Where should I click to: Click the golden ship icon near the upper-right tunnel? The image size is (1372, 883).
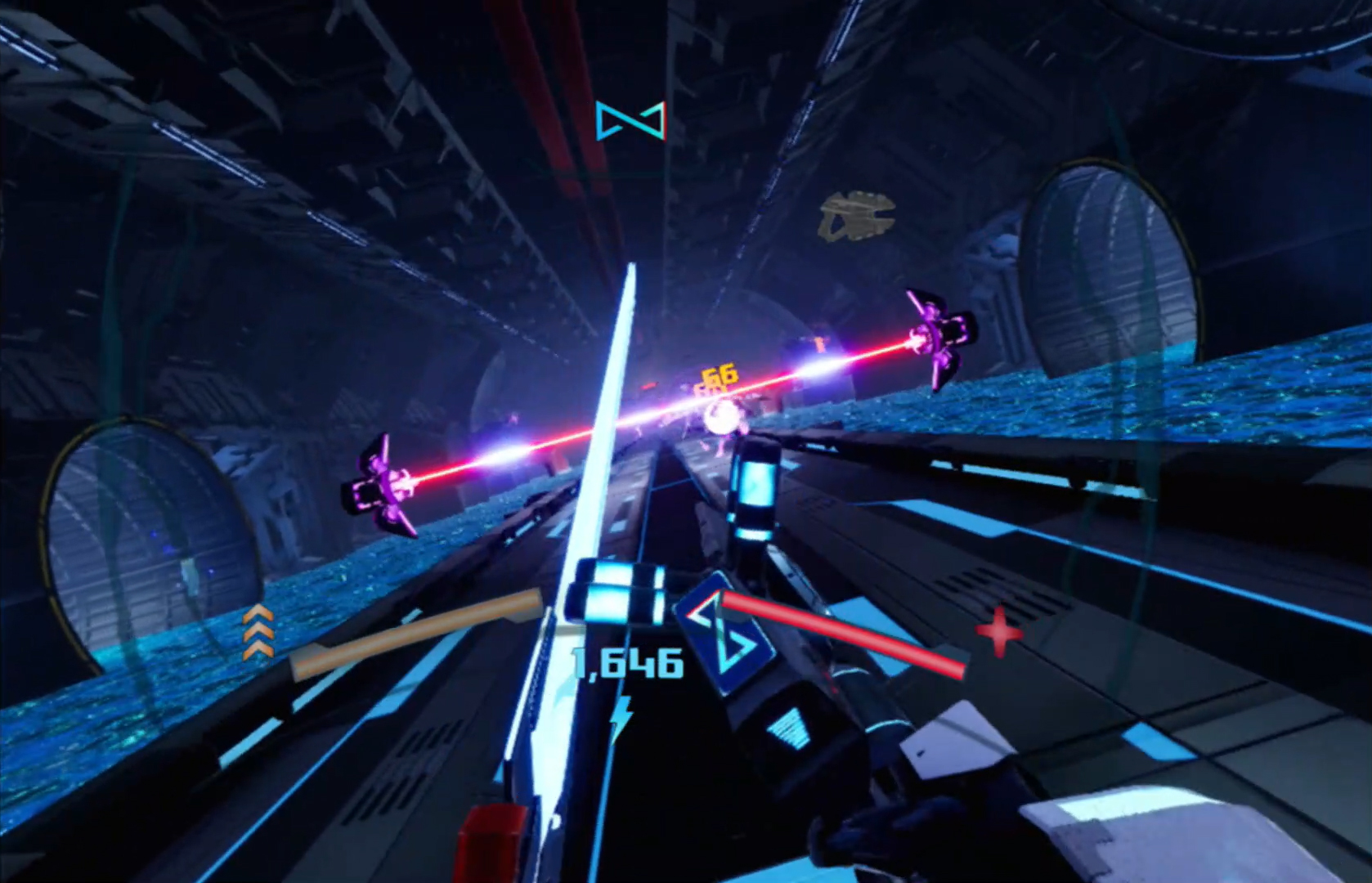[x=857, y=215]
